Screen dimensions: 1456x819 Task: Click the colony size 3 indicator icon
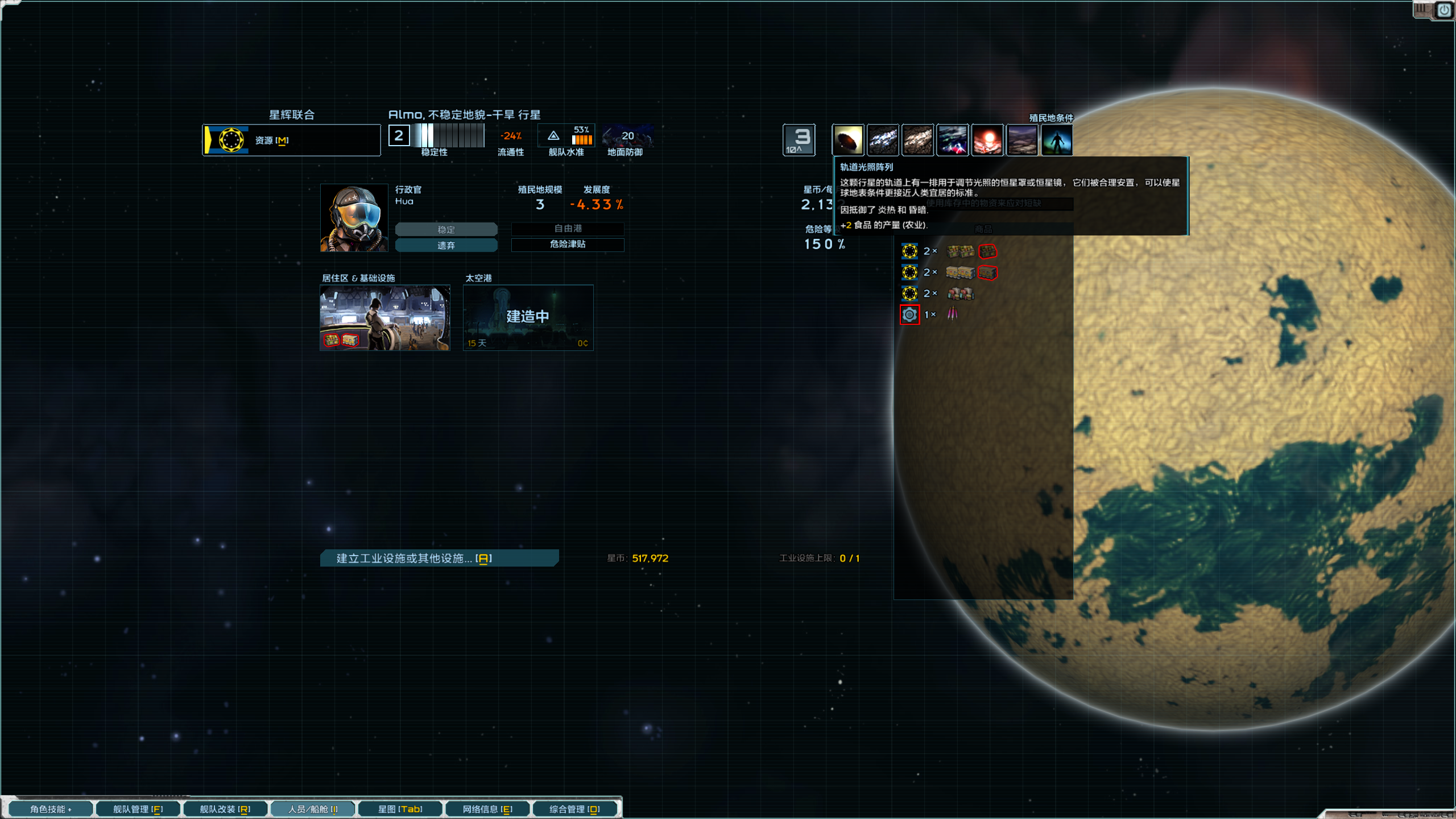799,140
